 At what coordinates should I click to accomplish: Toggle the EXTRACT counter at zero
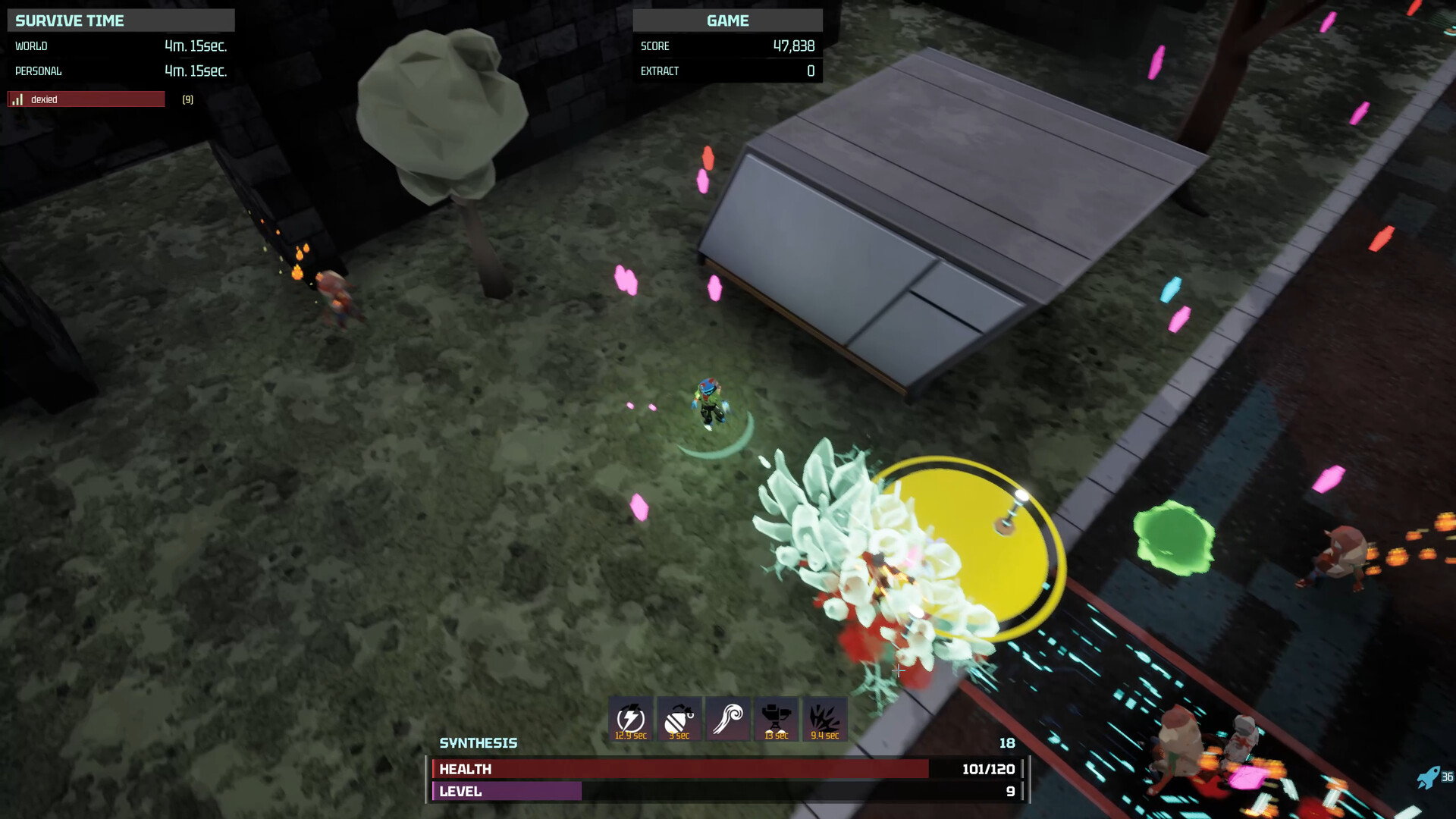[x=724, y=71]
